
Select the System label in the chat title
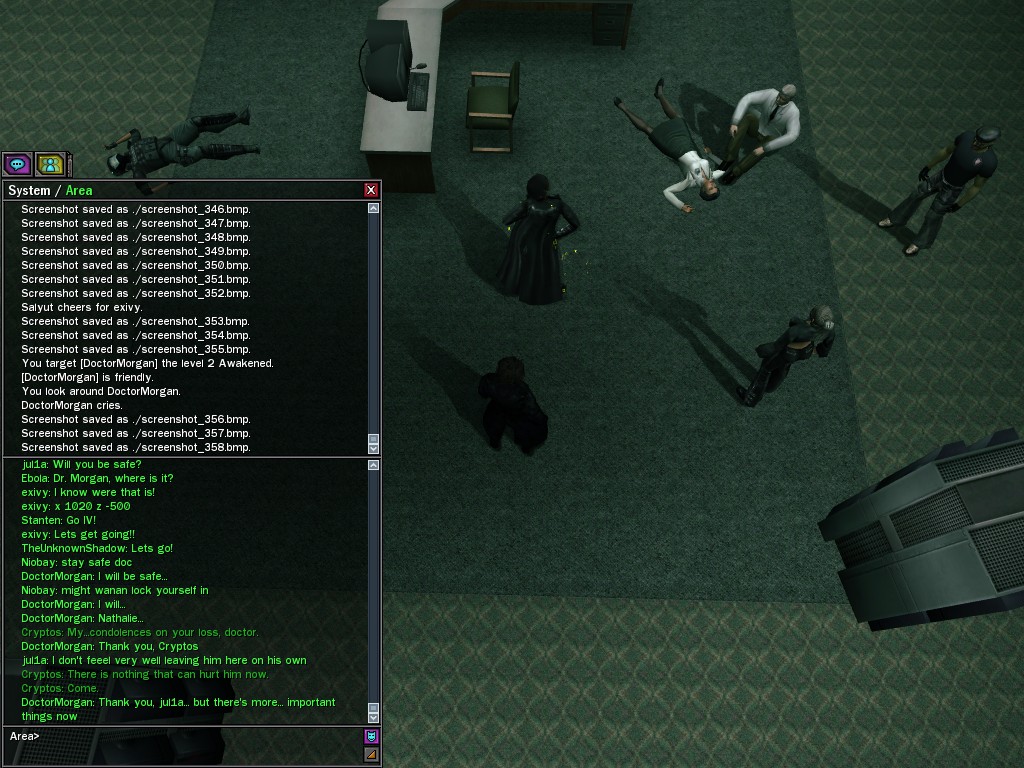28,190
